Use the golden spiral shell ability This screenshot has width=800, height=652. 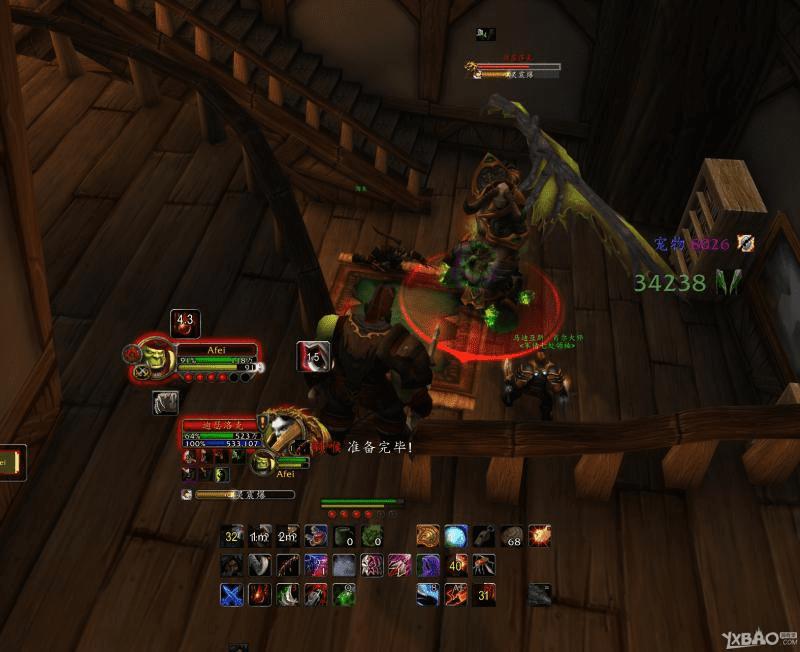click(x=428, y=537)
